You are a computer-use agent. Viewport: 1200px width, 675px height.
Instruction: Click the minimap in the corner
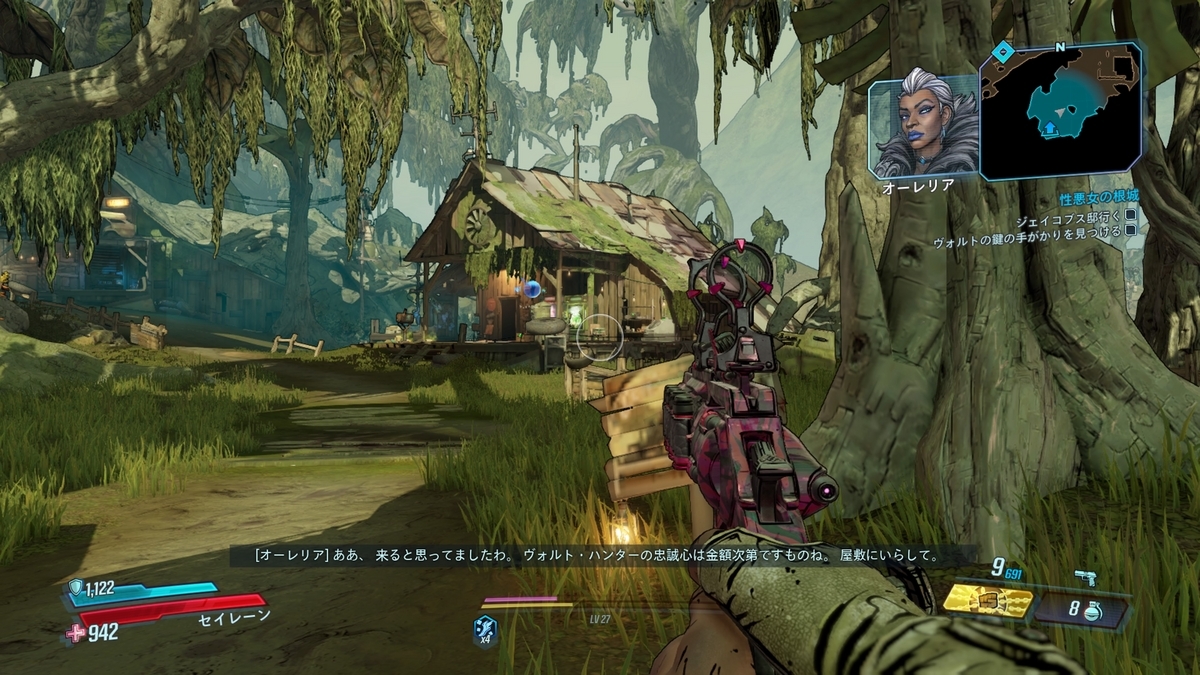(x=1061, y=110)
